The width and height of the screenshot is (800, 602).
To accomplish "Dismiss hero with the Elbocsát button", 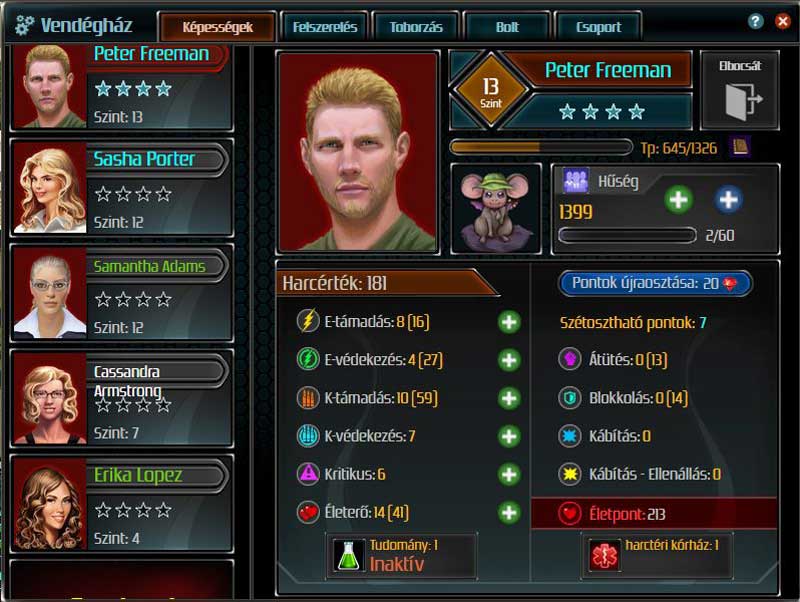I will [740, 91].
